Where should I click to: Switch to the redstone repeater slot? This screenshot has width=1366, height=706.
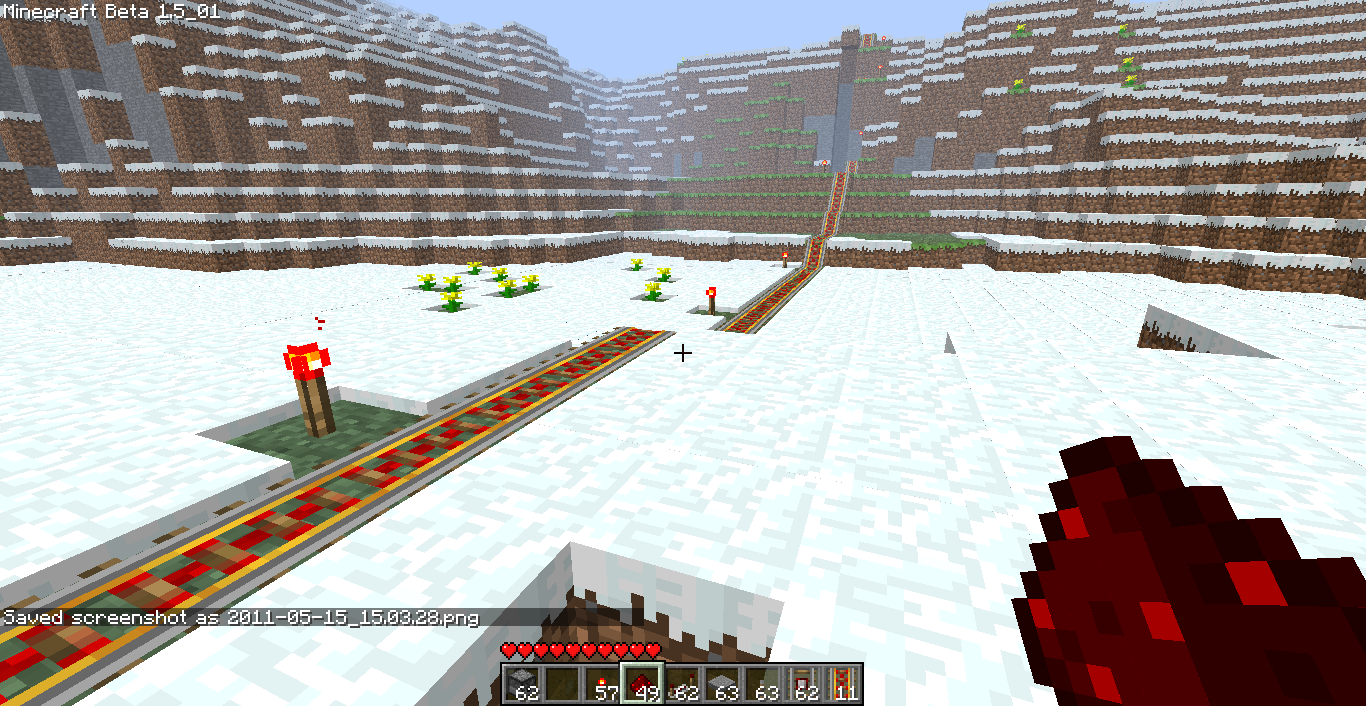click(x=682, y=684)
